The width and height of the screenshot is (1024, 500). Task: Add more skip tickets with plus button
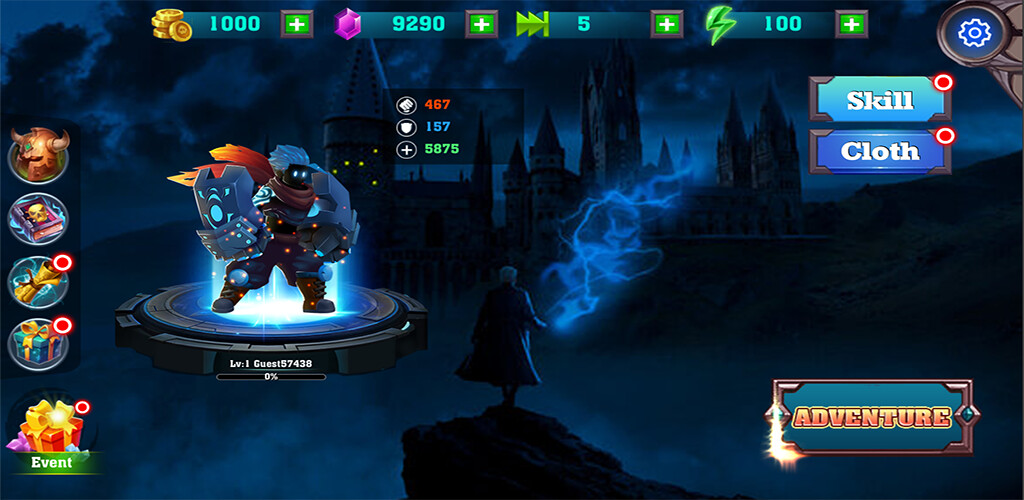pos(666,24)
